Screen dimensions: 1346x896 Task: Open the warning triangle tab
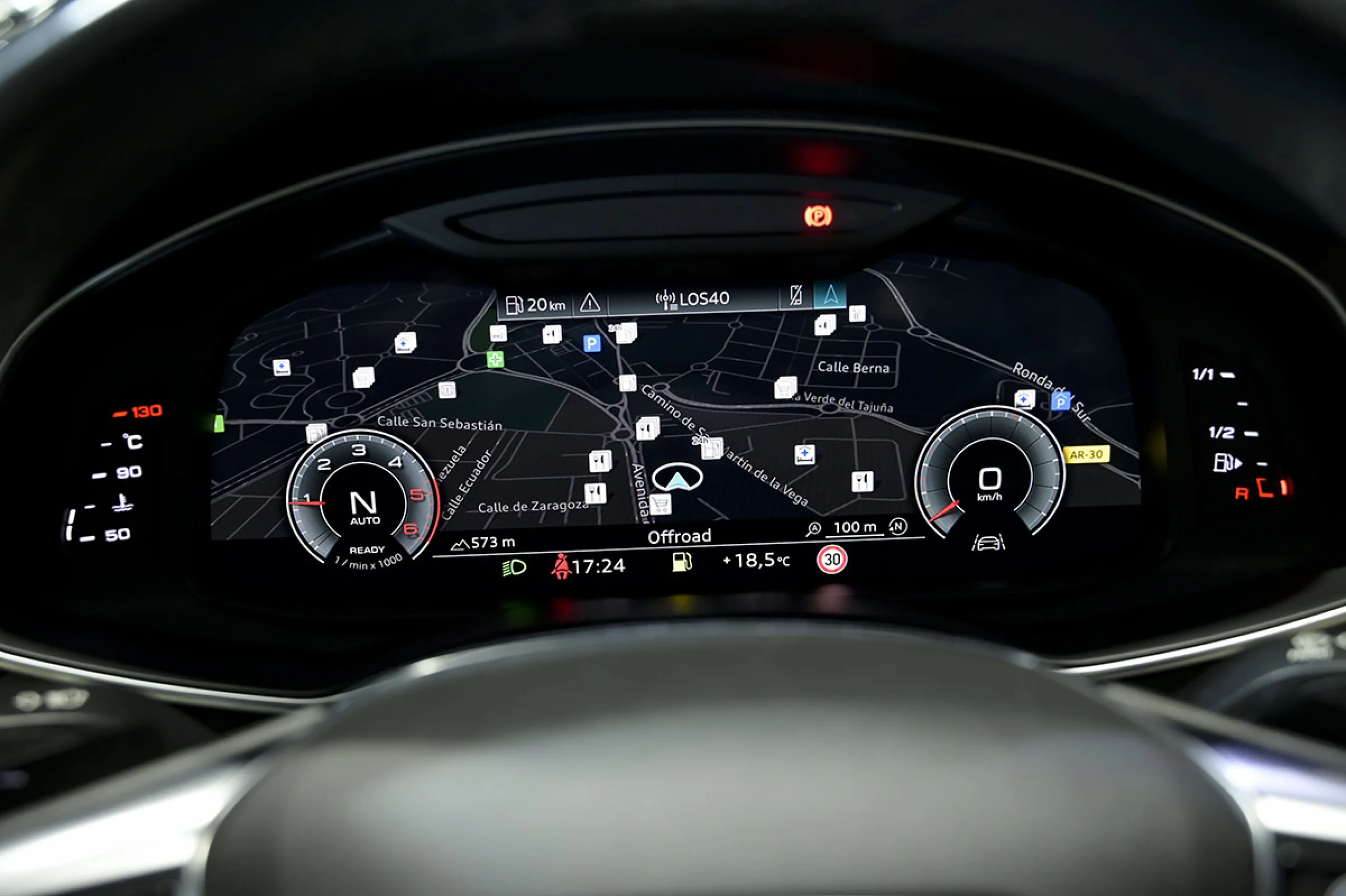pos(590,302)
